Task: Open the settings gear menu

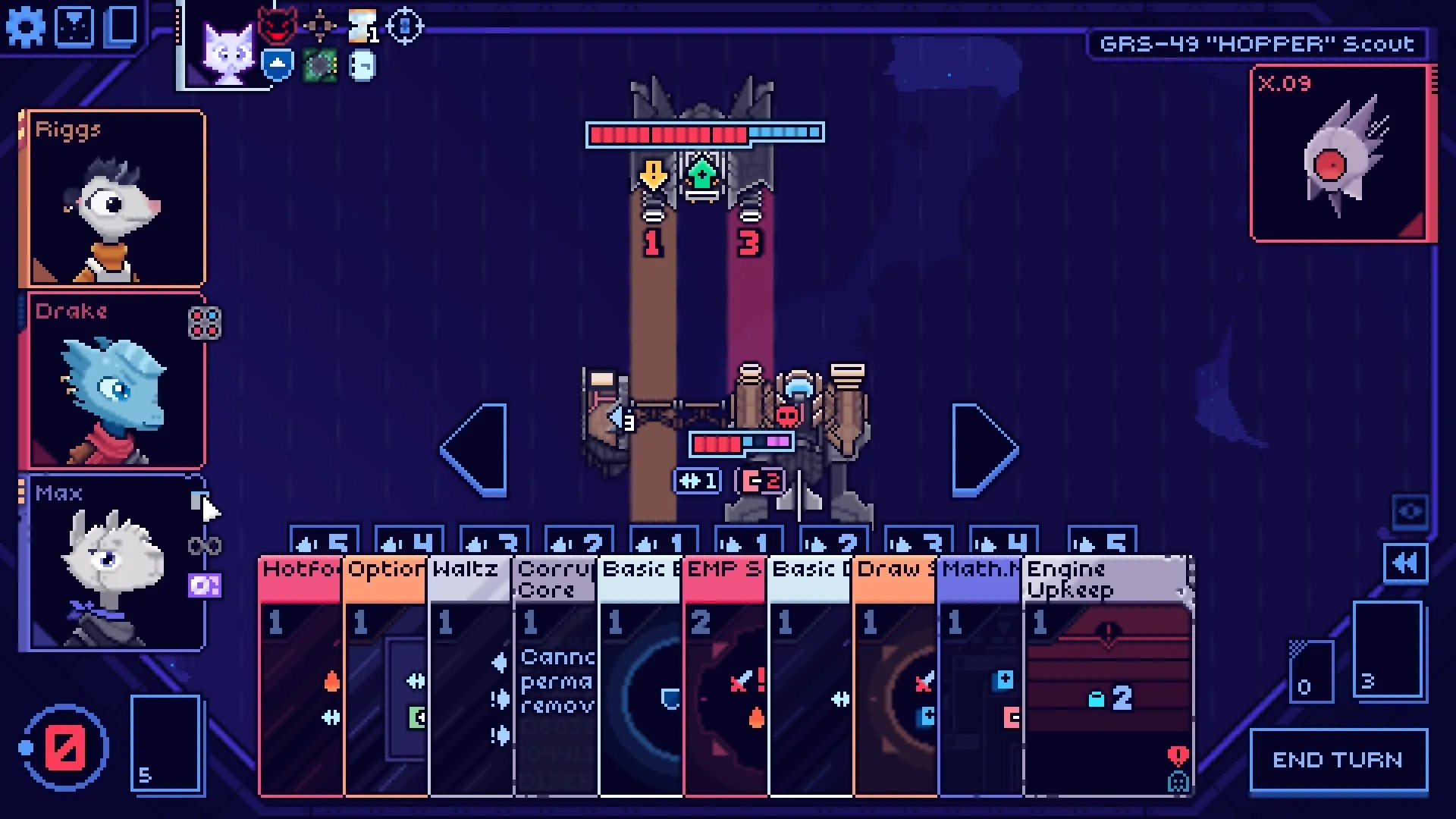Action: (x=26, y=27)
